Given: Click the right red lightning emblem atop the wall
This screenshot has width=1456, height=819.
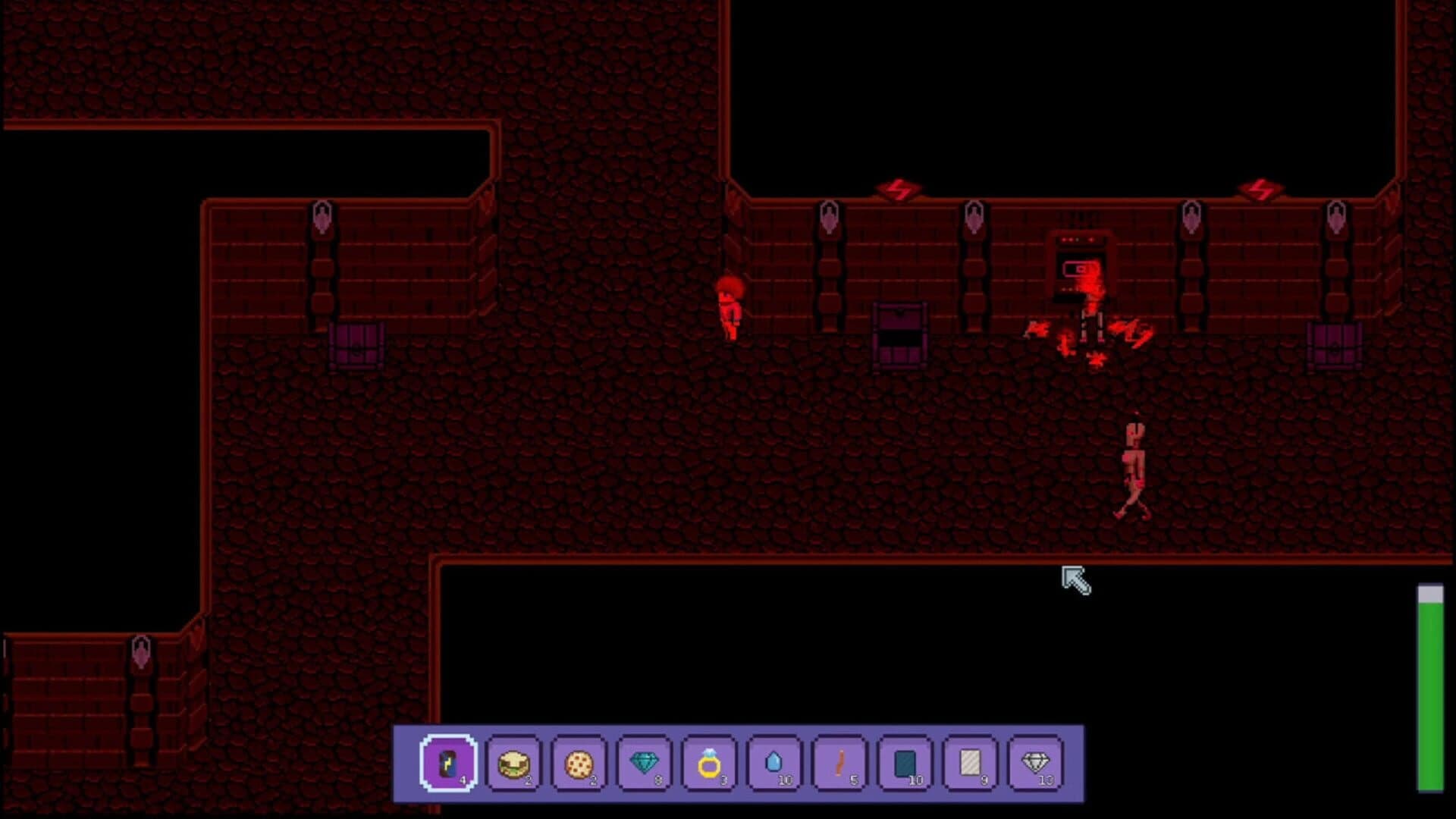Looking at the screenshot, I should [x=1259, y=188].
